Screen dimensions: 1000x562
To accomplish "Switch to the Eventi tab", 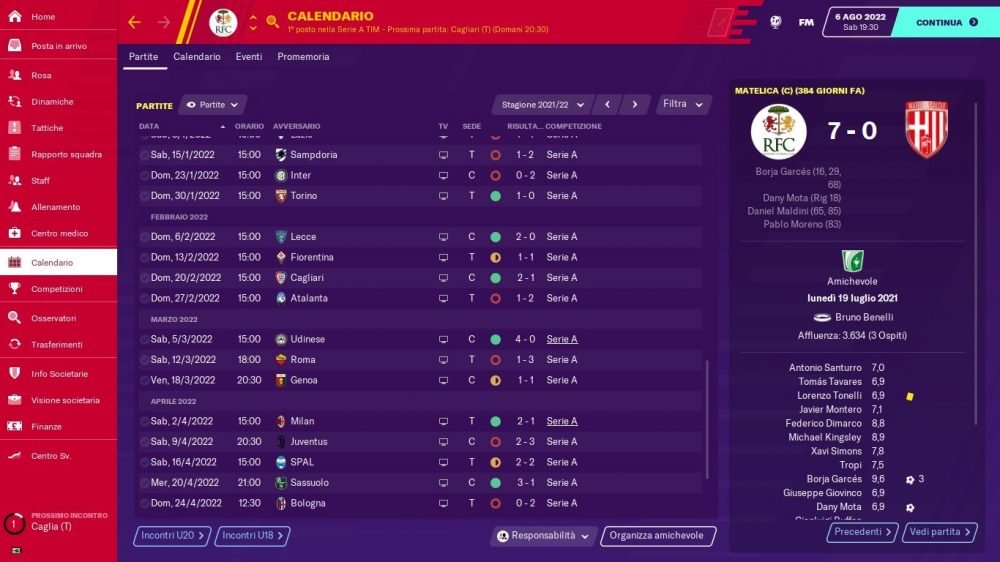I will (249, 57).
